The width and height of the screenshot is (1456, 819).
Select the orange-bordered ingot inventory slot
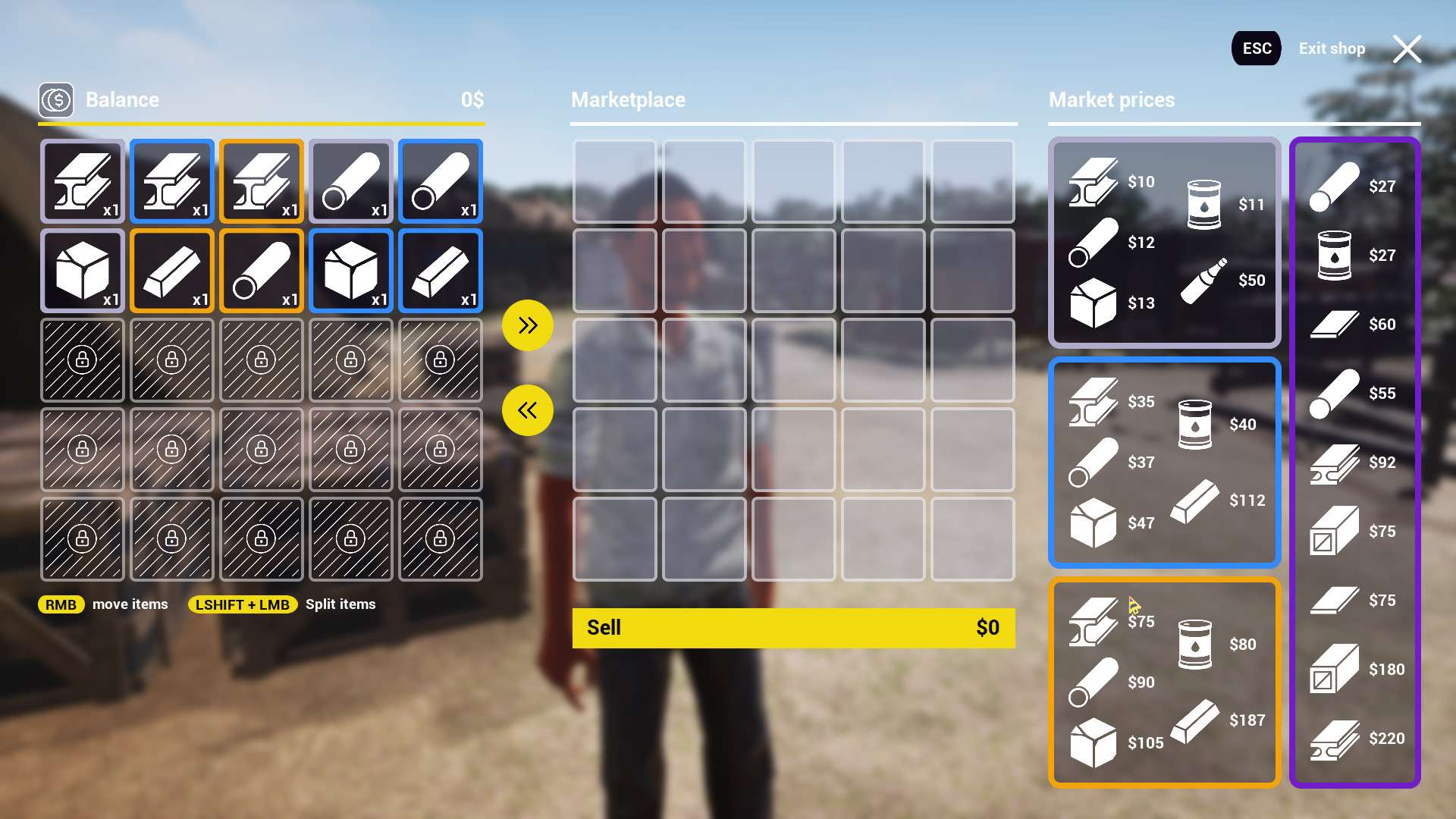172,271
